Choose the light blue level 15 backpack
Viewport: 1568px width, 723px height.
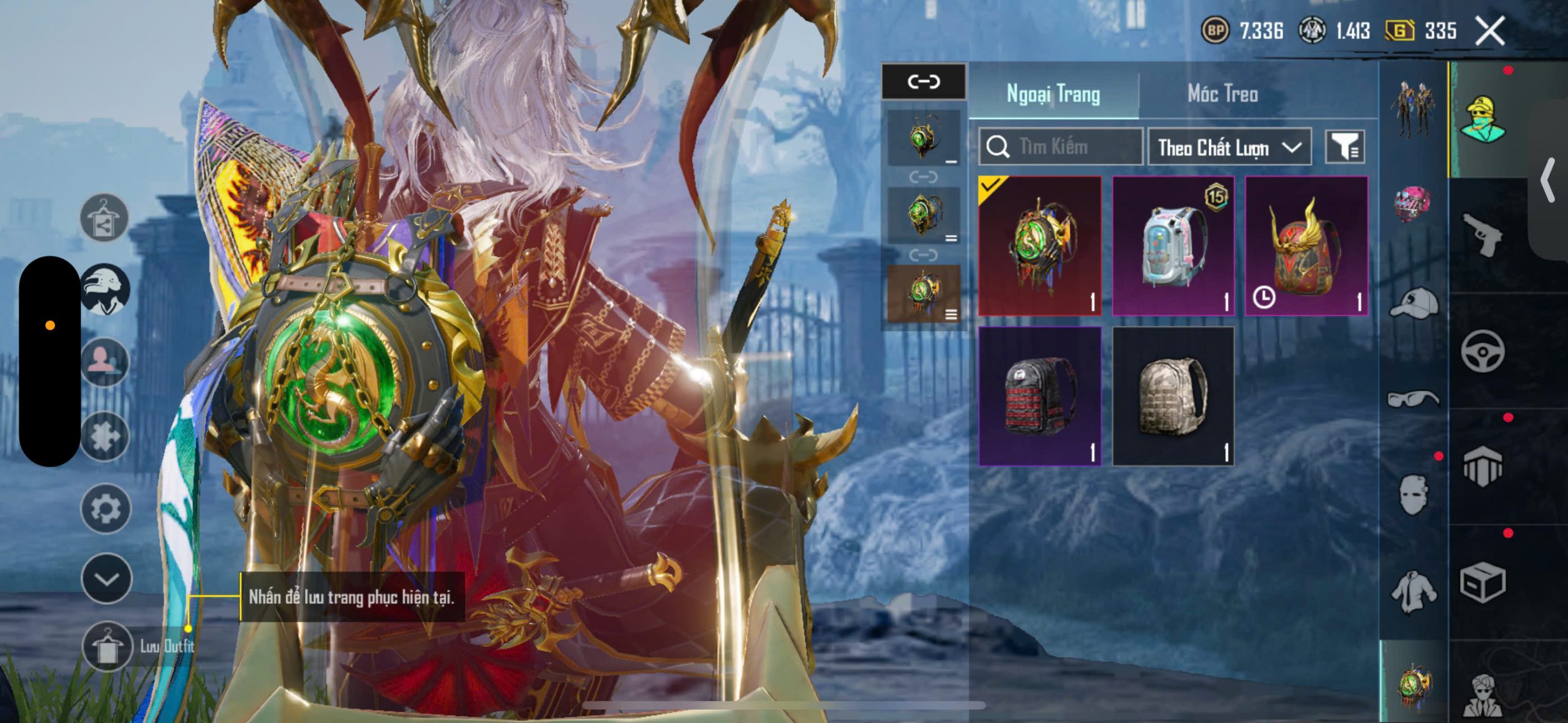tap(1173, 246)
